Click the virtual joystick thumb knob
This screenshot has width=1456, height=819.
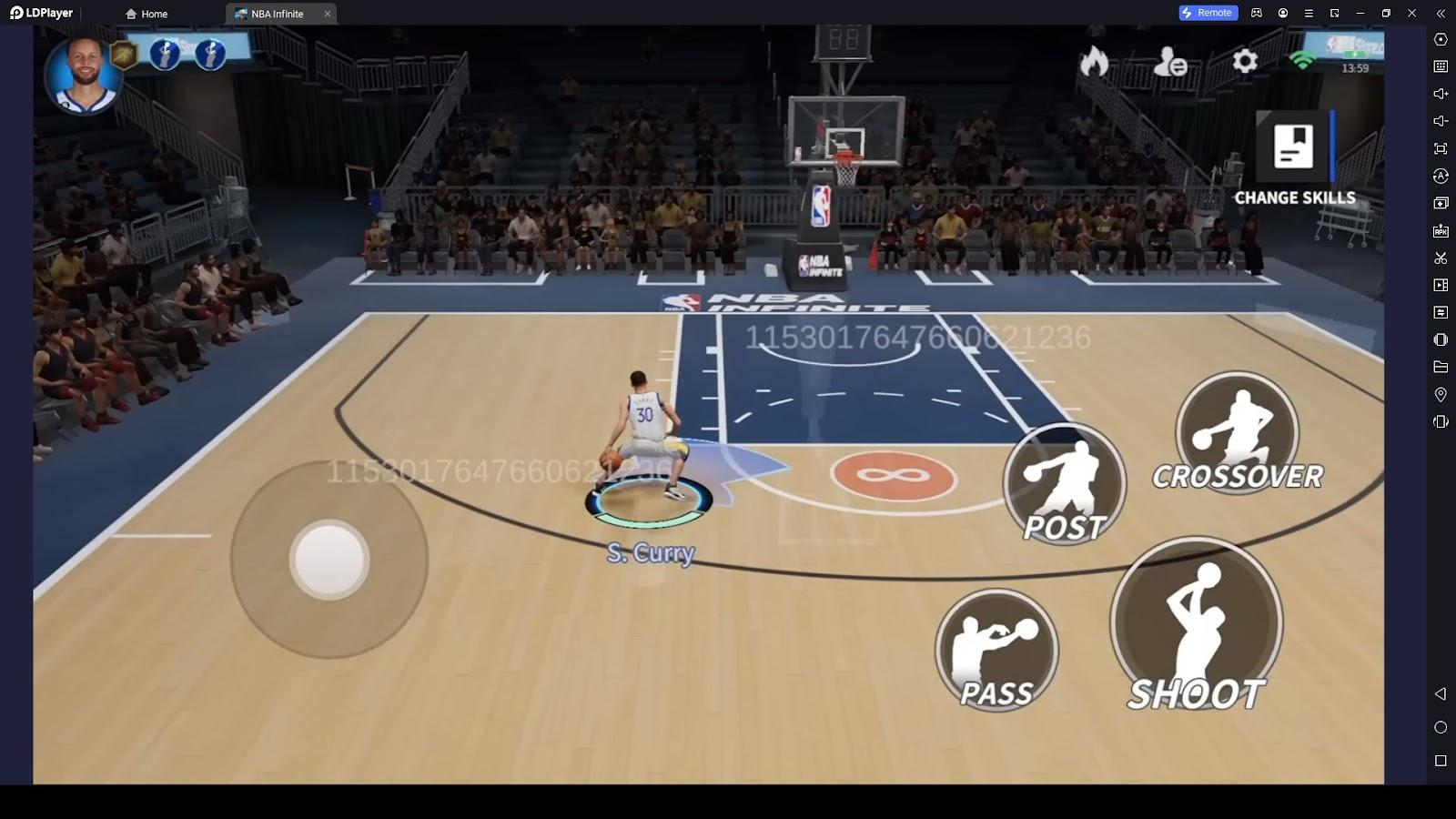pos(329,560)
